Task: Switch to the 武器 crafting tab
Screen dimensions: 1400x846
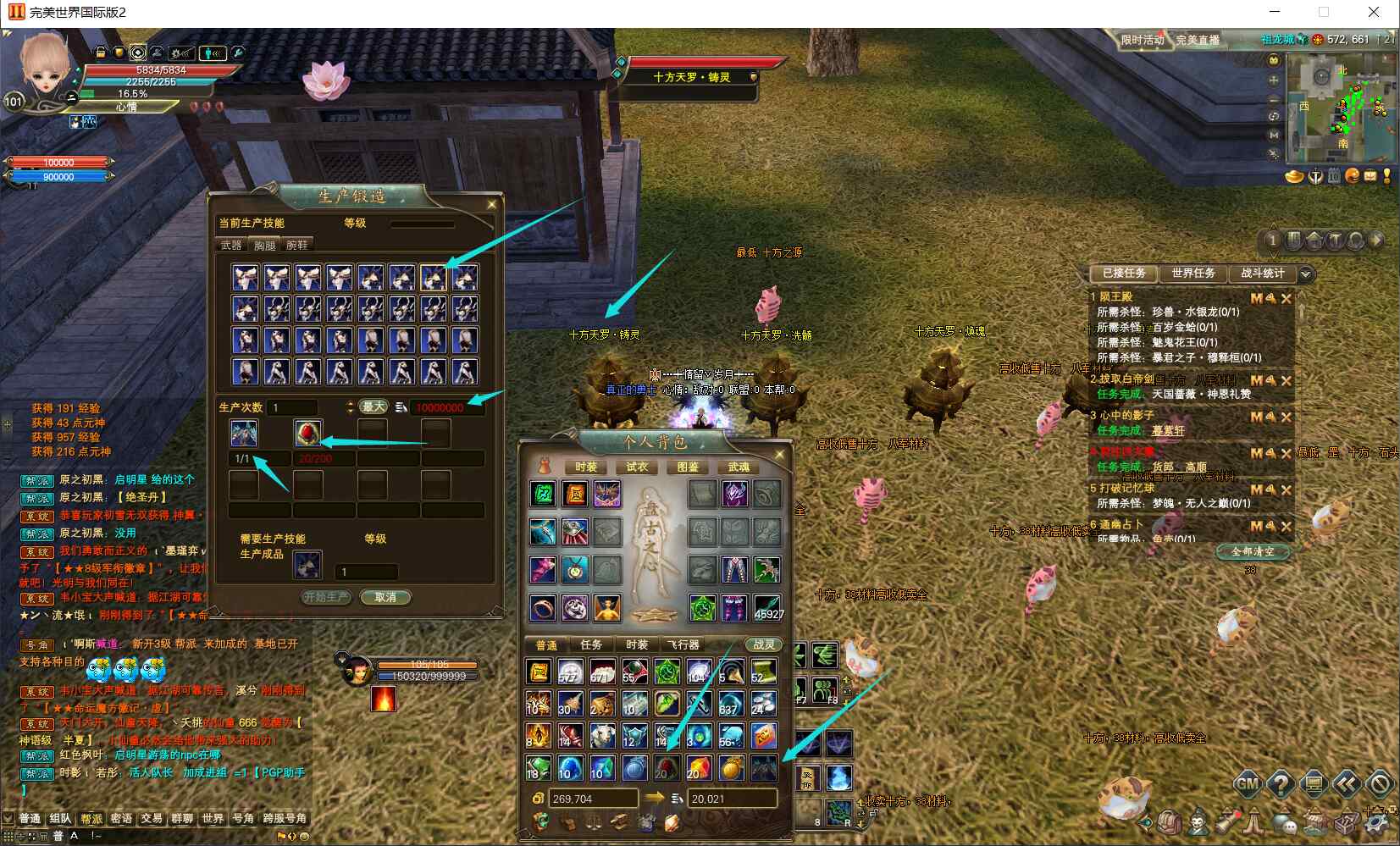Action: (x=231, y=245)
